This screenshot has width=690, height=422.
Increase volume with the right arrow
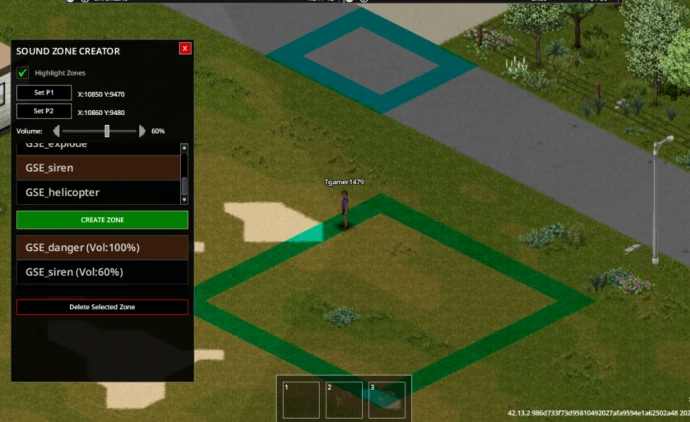point(142,131)
